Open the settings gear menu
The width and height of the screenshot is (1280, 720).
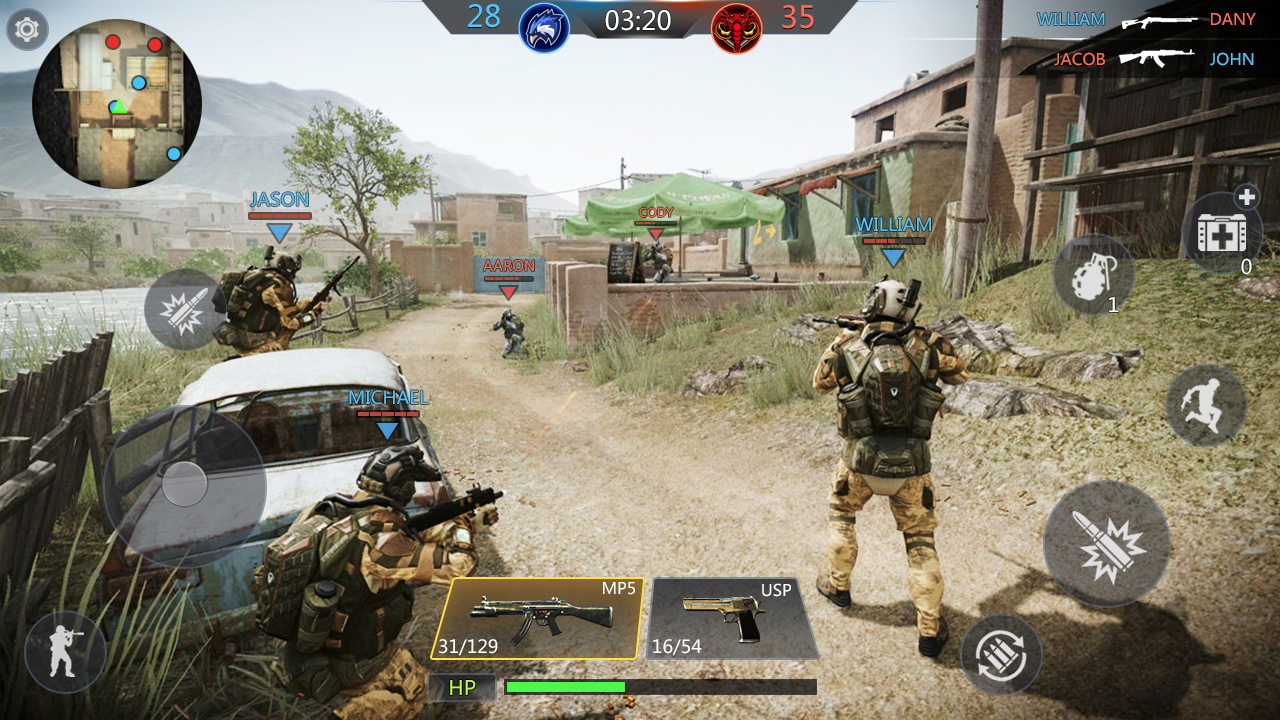[x=27, y=27]
